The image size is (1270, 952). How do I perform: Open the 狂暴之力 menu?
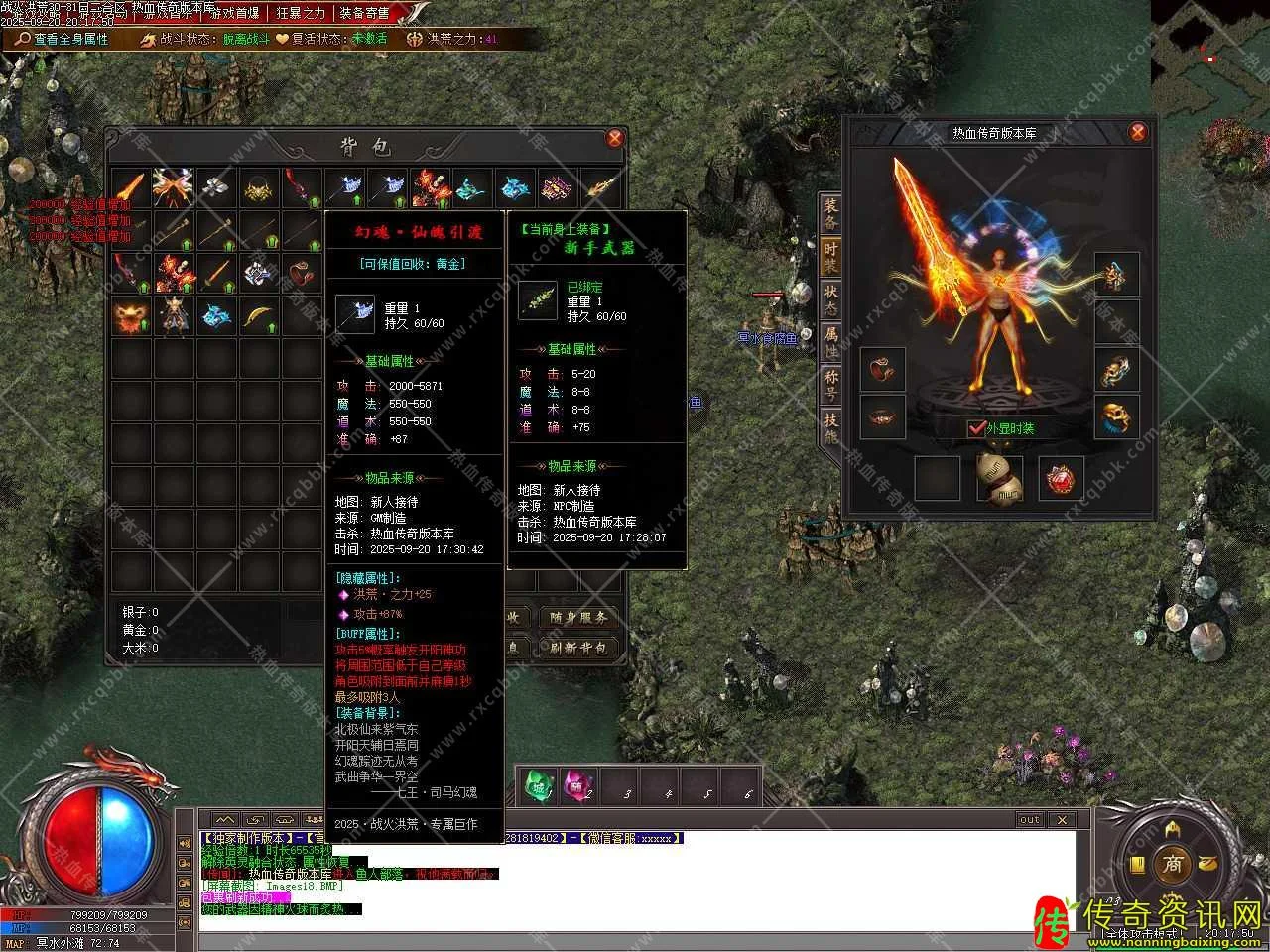coord(300,13)
